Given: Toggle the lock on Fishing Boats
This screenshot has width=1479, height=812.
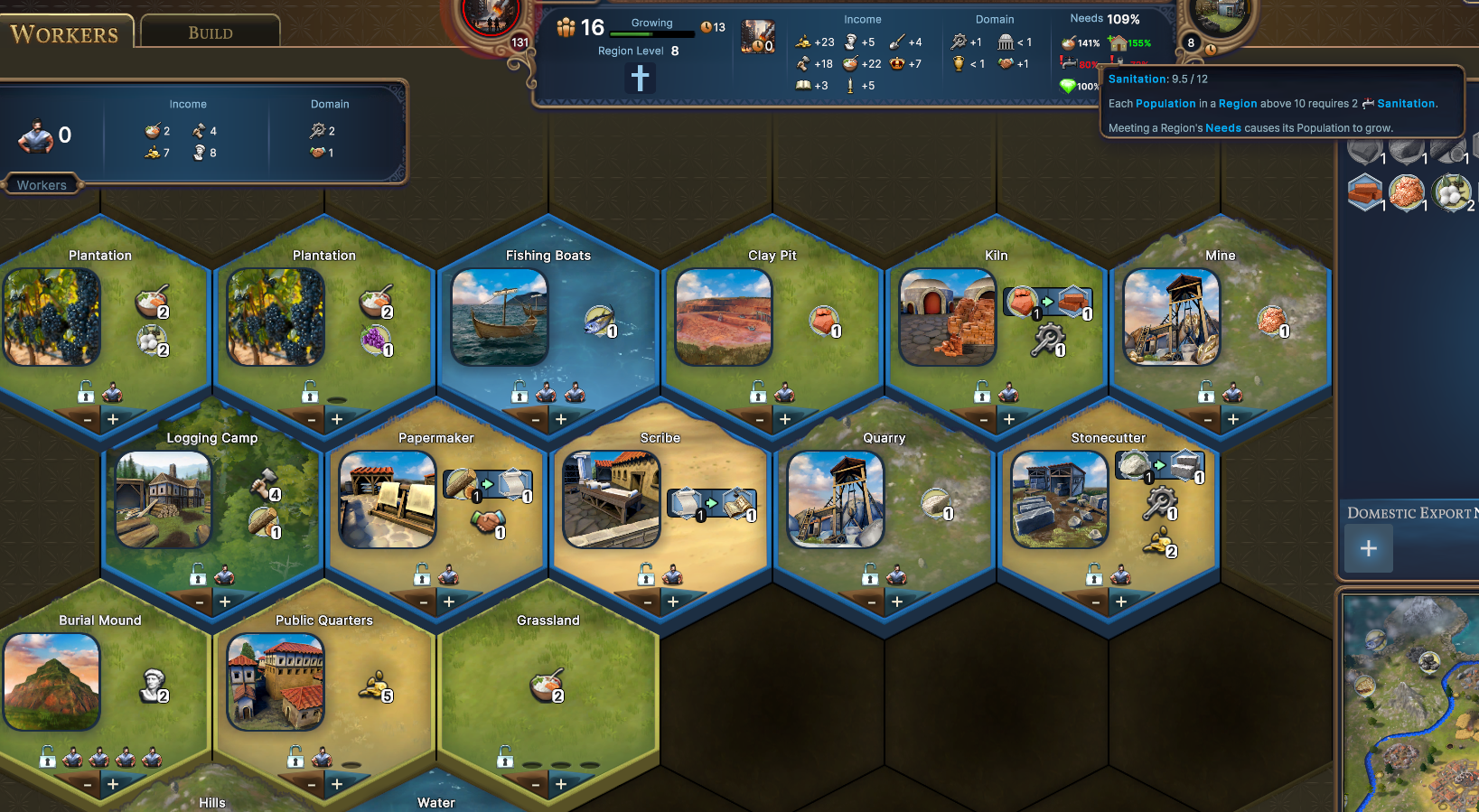Looking at the screenshot, I should pyautogui.click(x=519, y=392).
